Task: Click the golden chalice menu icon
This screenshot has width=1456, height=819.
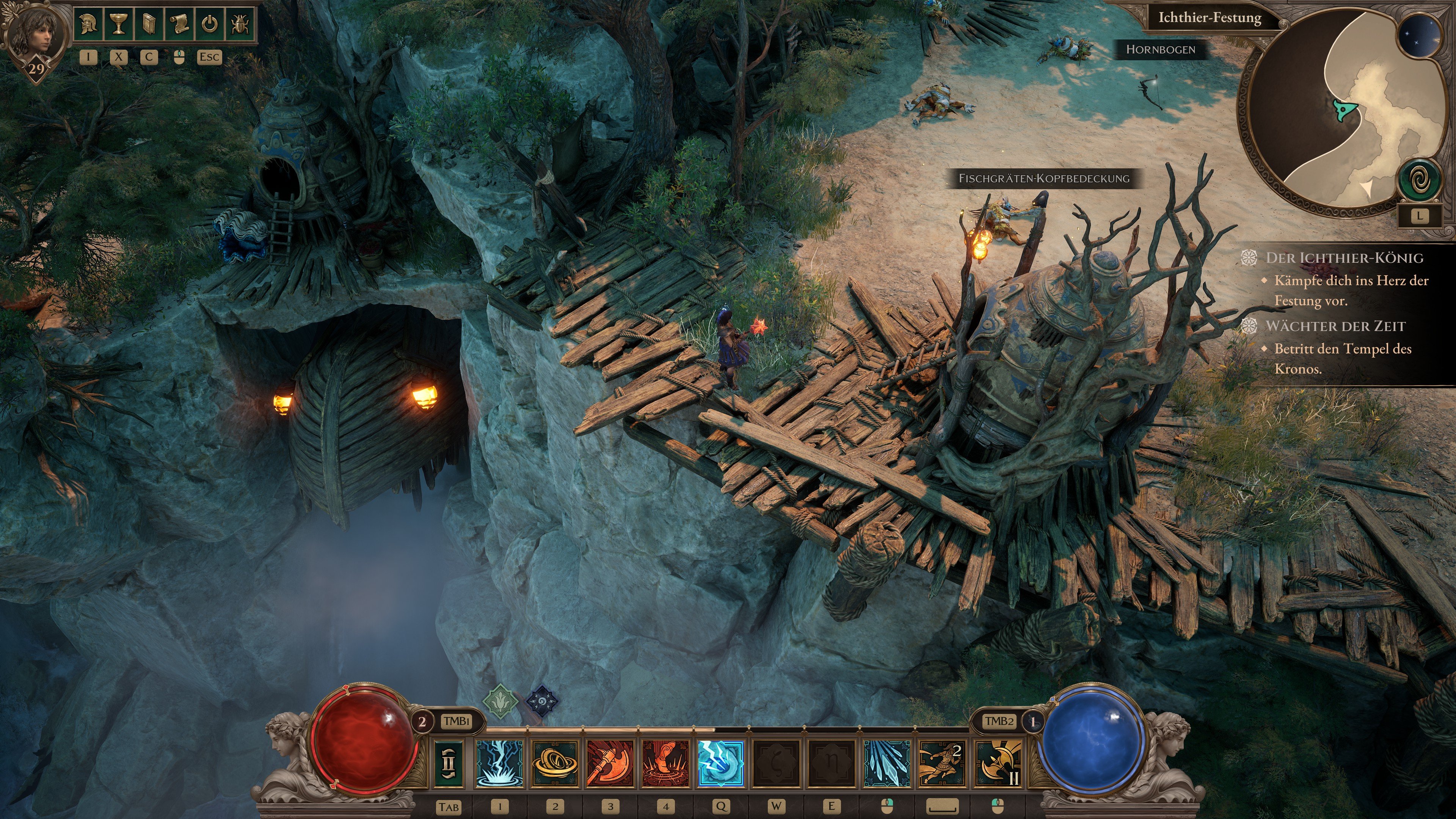Action: (x=119, y=24)
